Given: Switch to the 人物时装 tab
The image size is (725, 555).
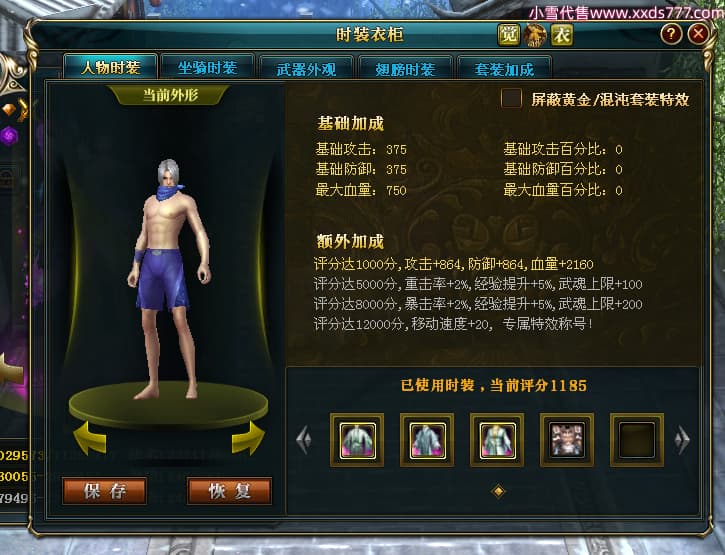Looking at the screenshot, I should (110, 68).
